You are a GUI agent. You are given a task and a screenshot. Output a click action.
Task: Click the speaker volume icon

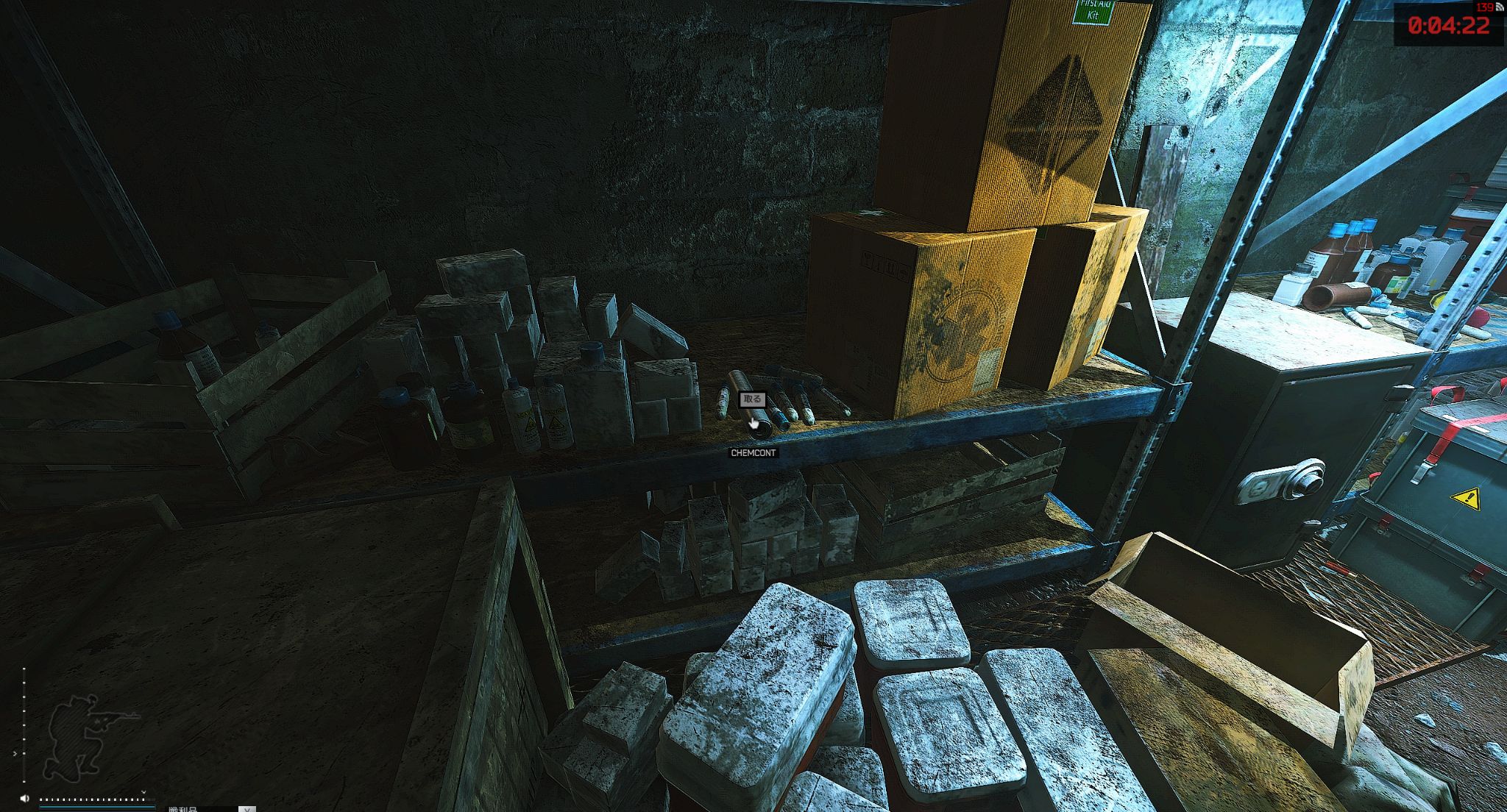click(25, 798)
